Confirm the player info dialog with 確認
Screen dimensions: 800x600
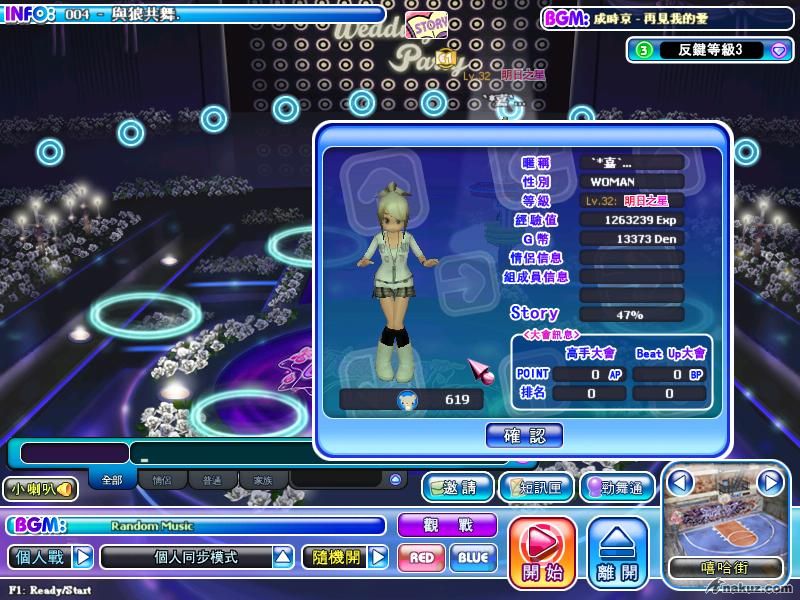coord(524,435)
